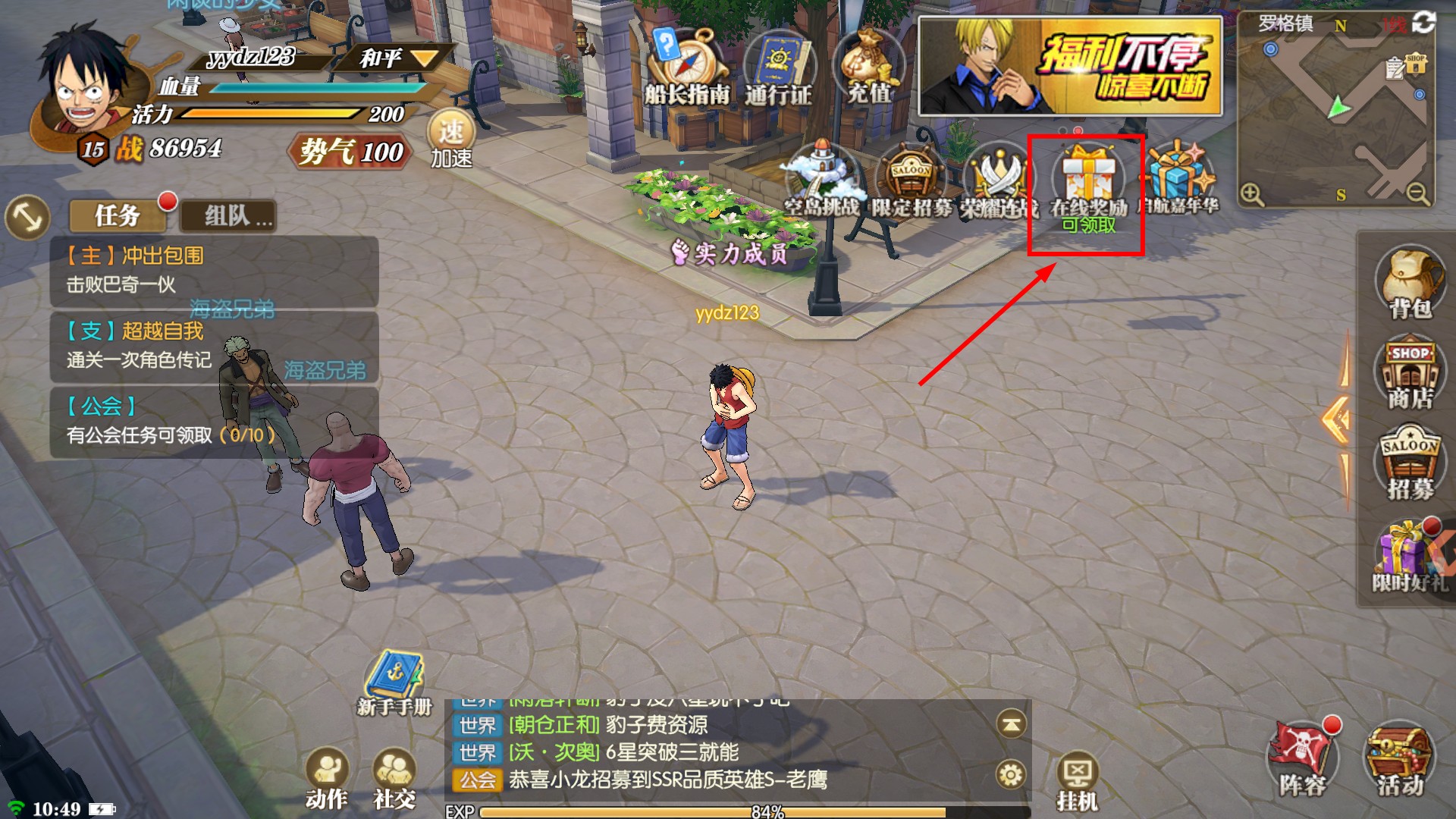Open the 新手手册 beginner handbook

[x=394, y=682]
